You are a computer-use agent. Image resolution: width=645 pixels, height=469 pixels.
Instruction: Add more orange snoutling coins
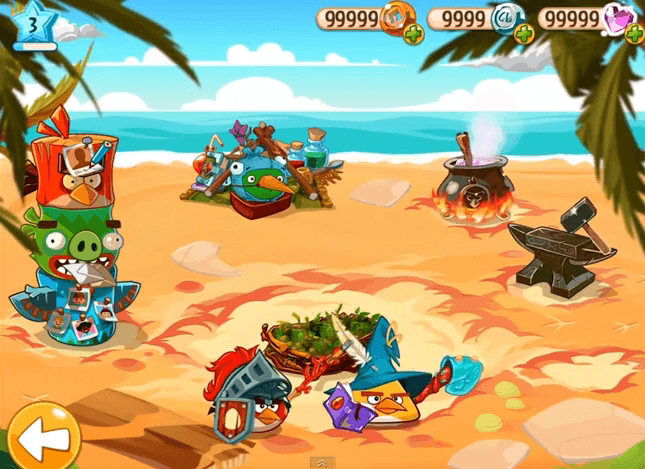point(414,33)
